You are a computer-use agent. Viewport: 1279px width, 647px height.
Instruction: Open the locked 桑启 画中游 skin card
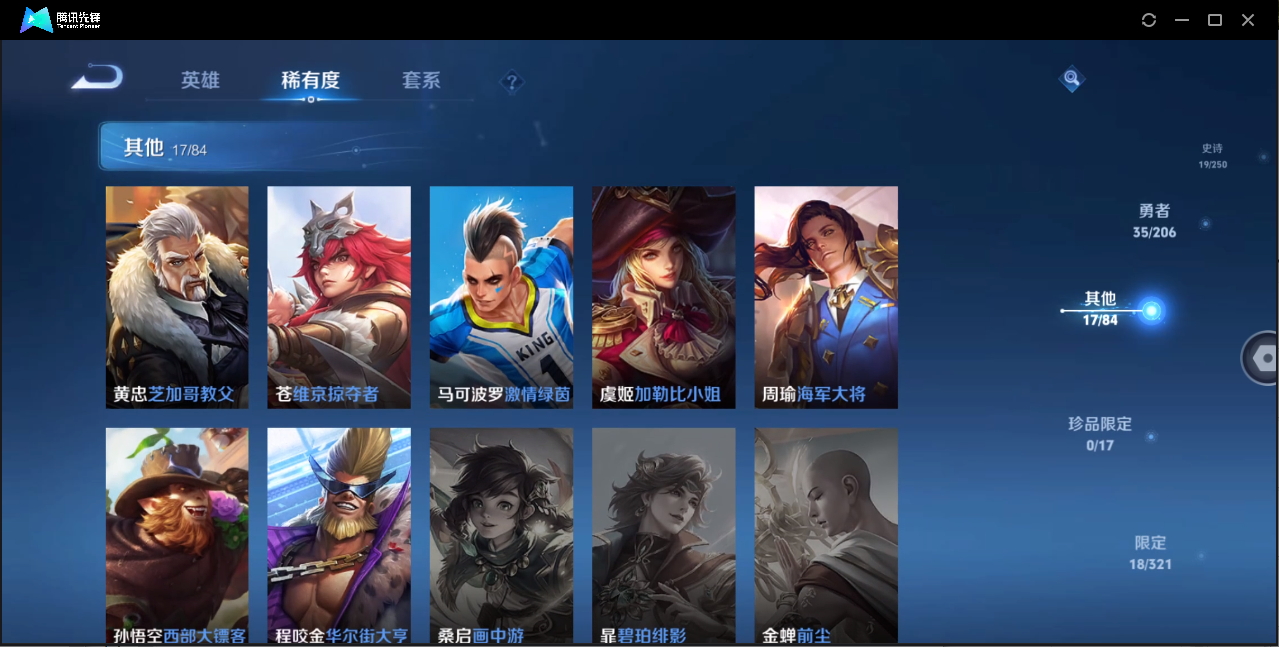coord(501,535)
